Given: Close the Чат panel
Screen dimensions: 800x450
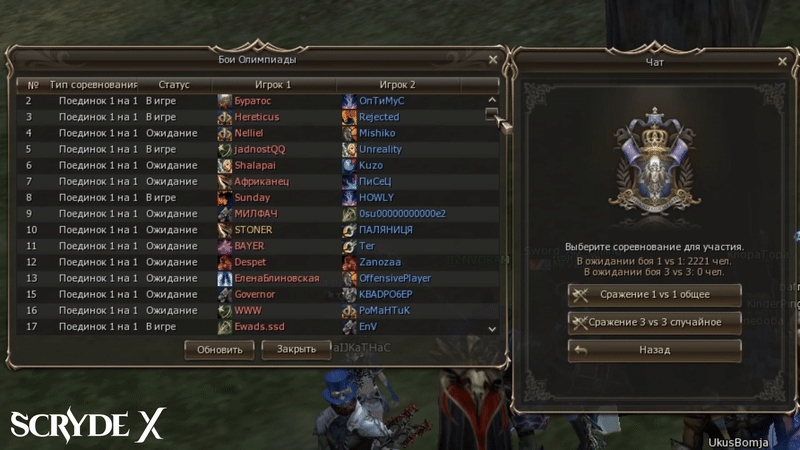Looking at the screenshot, I should tap(783, 62).
